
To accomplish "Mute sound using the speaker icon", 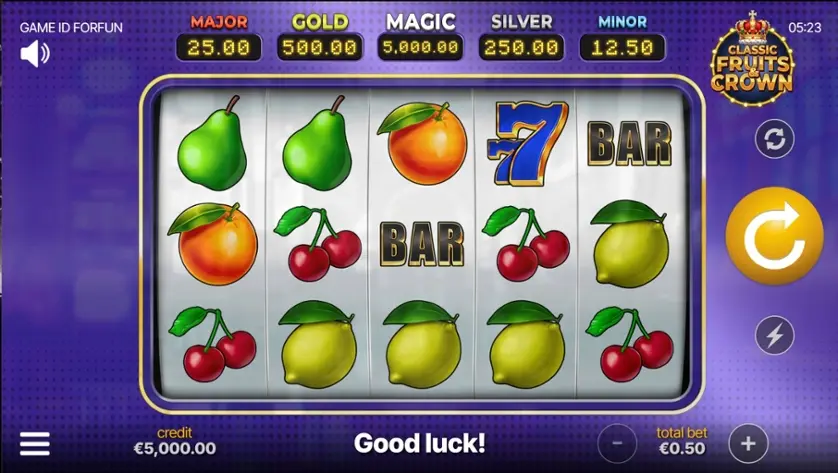I will point(35,54).
